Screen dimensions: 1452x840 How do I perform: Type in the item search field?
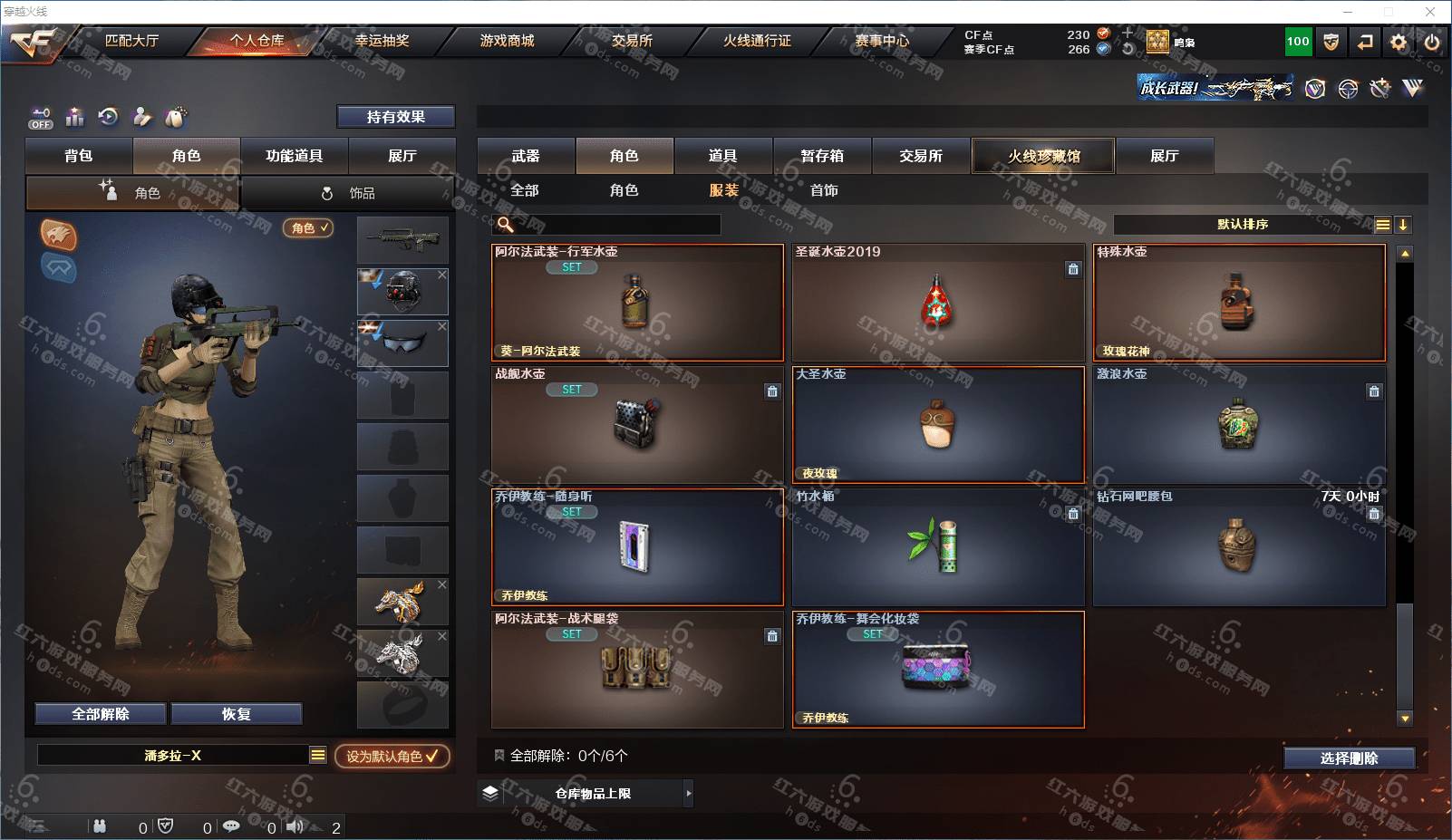pyautogui.click(x=616, y=225)
